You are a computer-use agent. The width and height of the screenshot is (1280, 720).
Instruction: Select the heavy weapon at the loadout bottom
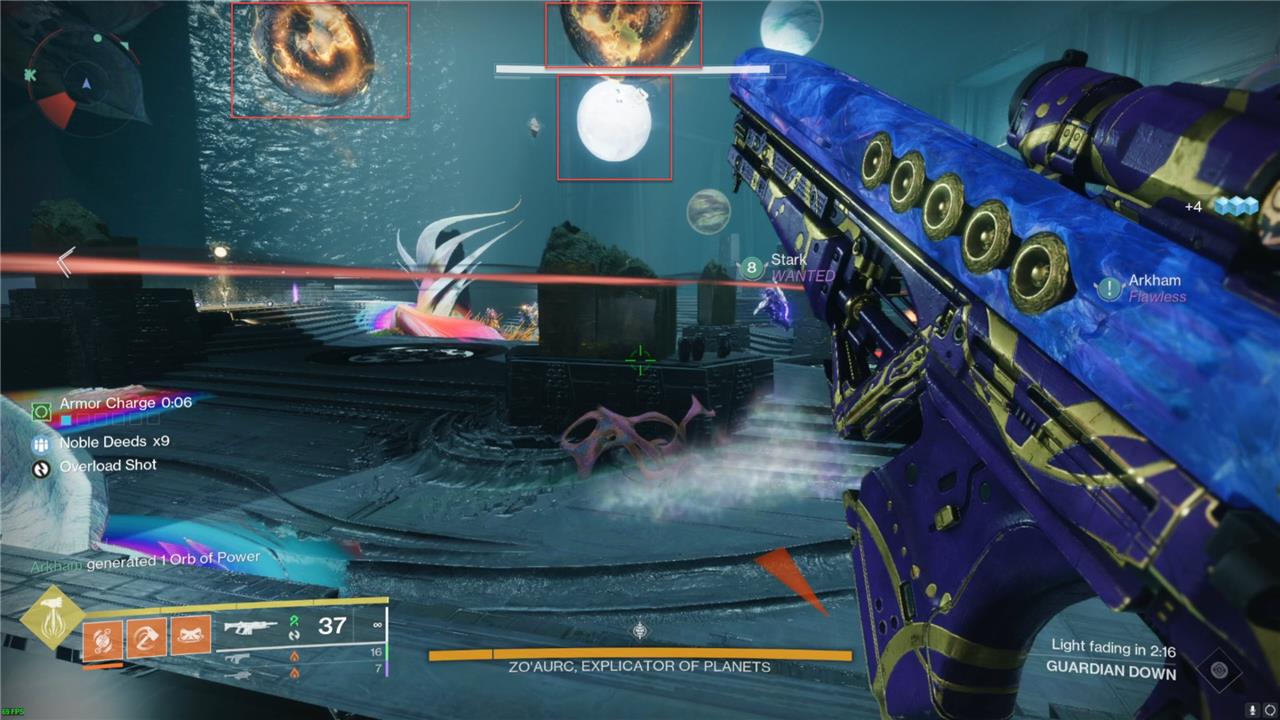236,675
